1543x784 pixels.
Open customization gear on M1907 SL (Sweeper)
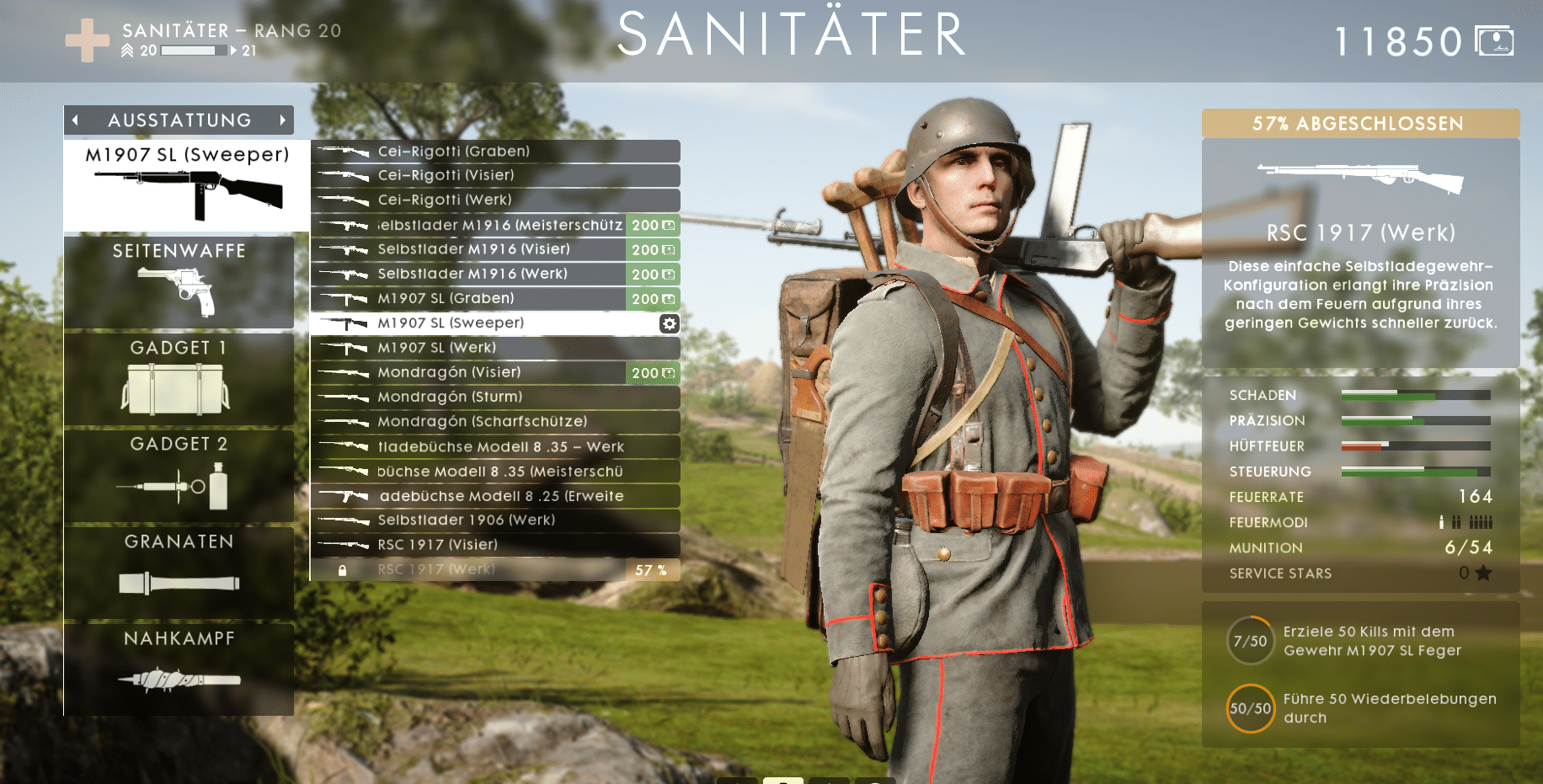(669, 323)
